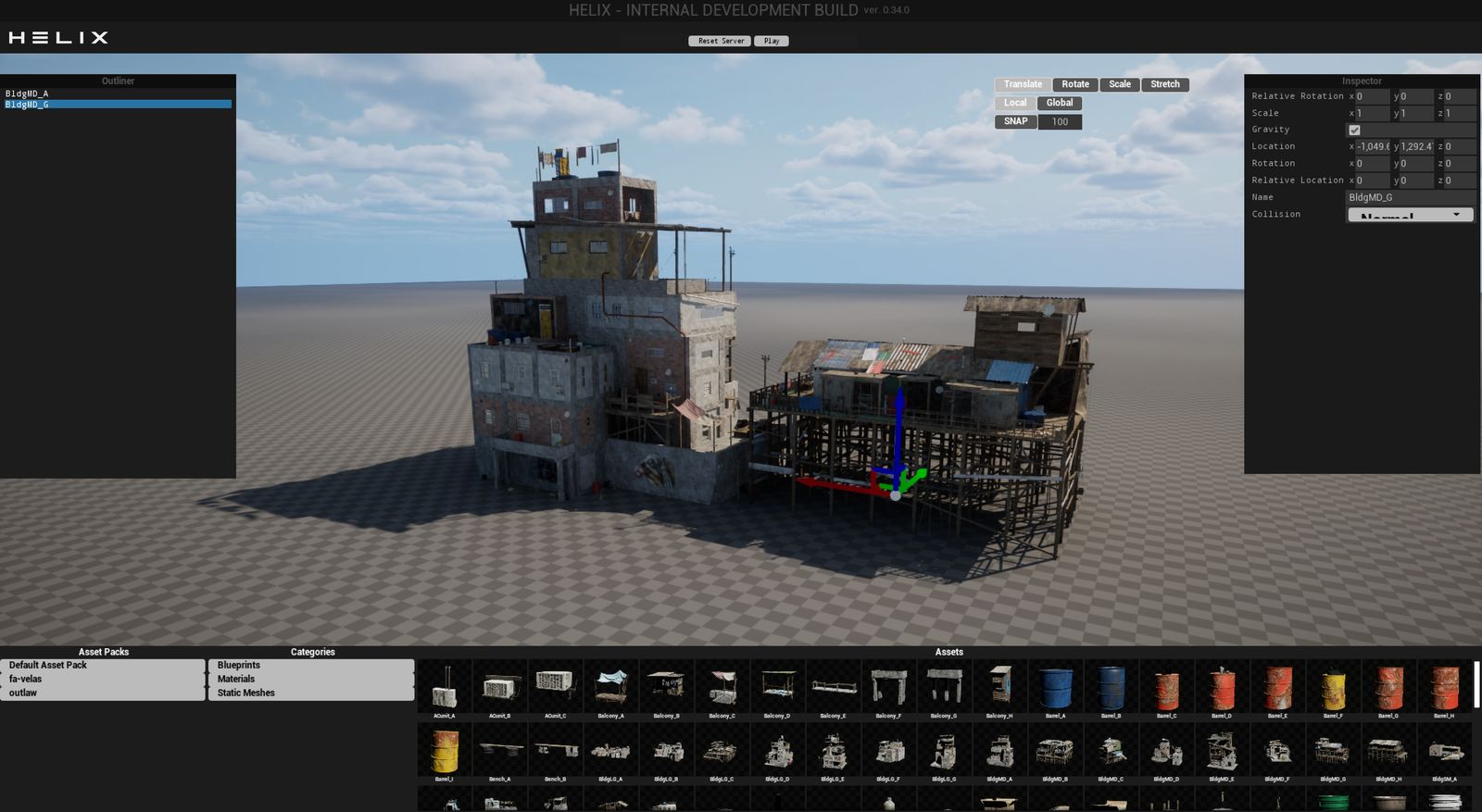Switch gizmo to Local space
1482x812 pixels.
1015,103
